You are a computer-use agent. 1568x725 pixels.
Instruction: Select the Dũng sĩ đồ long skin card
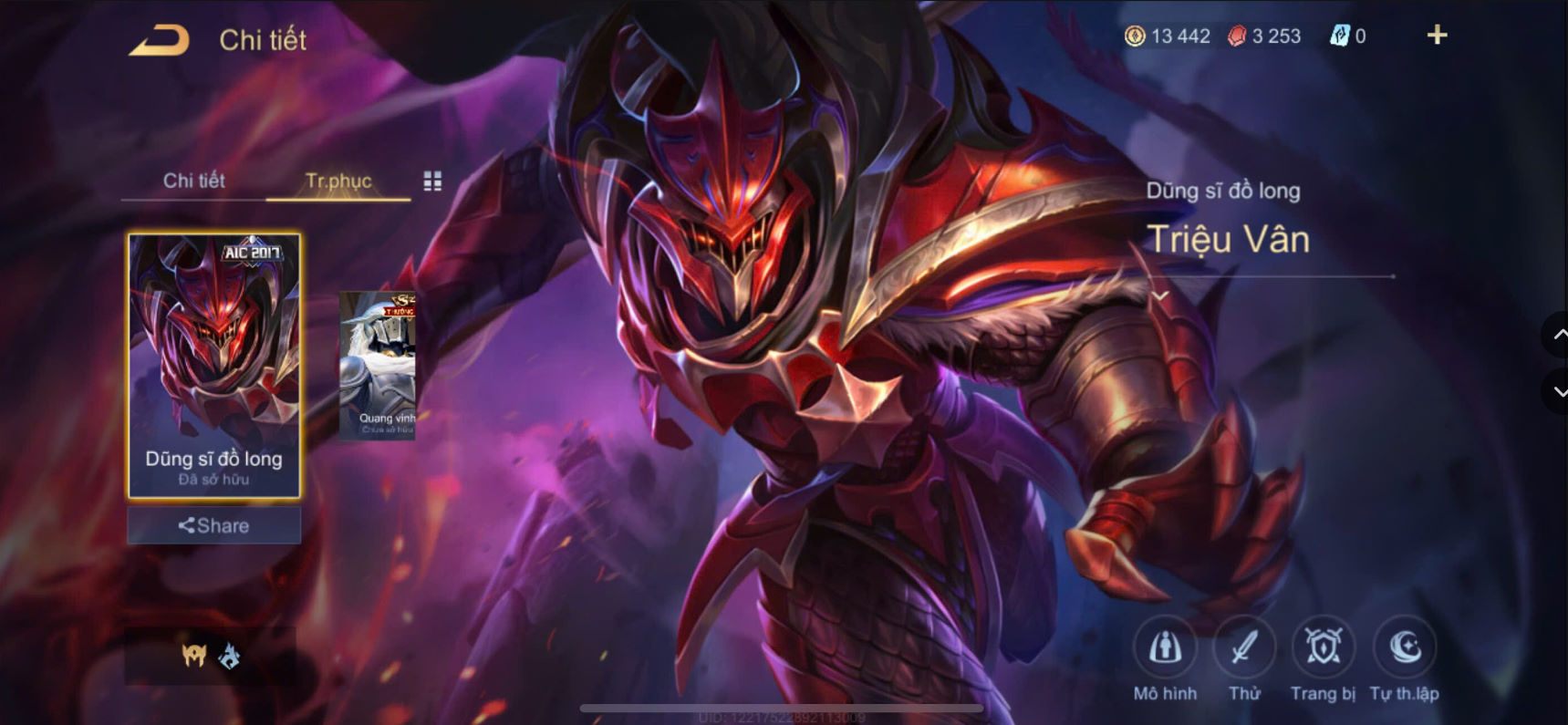coord(213,365)
